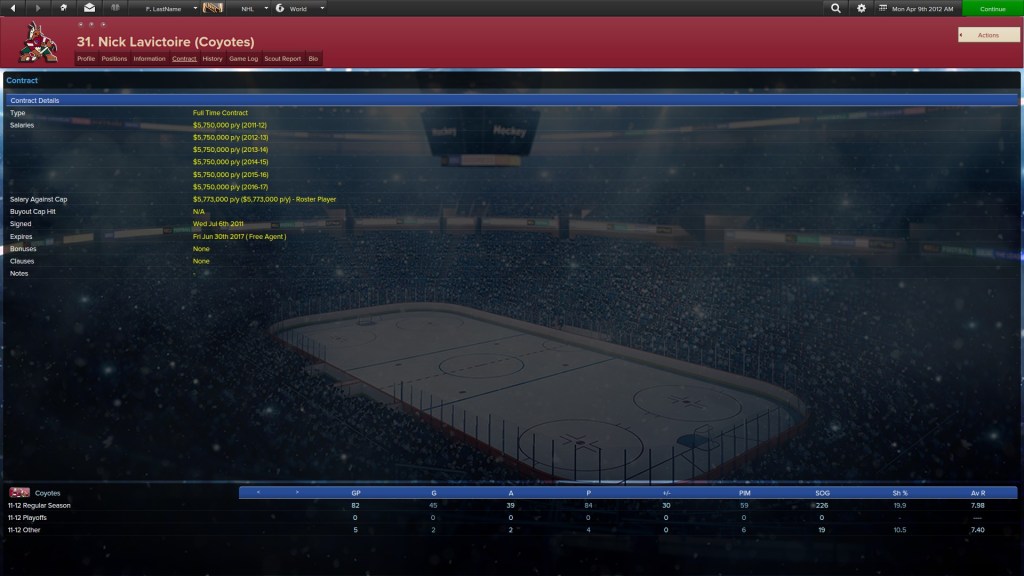The width and height of the screenshot is (1024, 576).
Task: Open the magnifying glass search
Action: tap(836, 8)
